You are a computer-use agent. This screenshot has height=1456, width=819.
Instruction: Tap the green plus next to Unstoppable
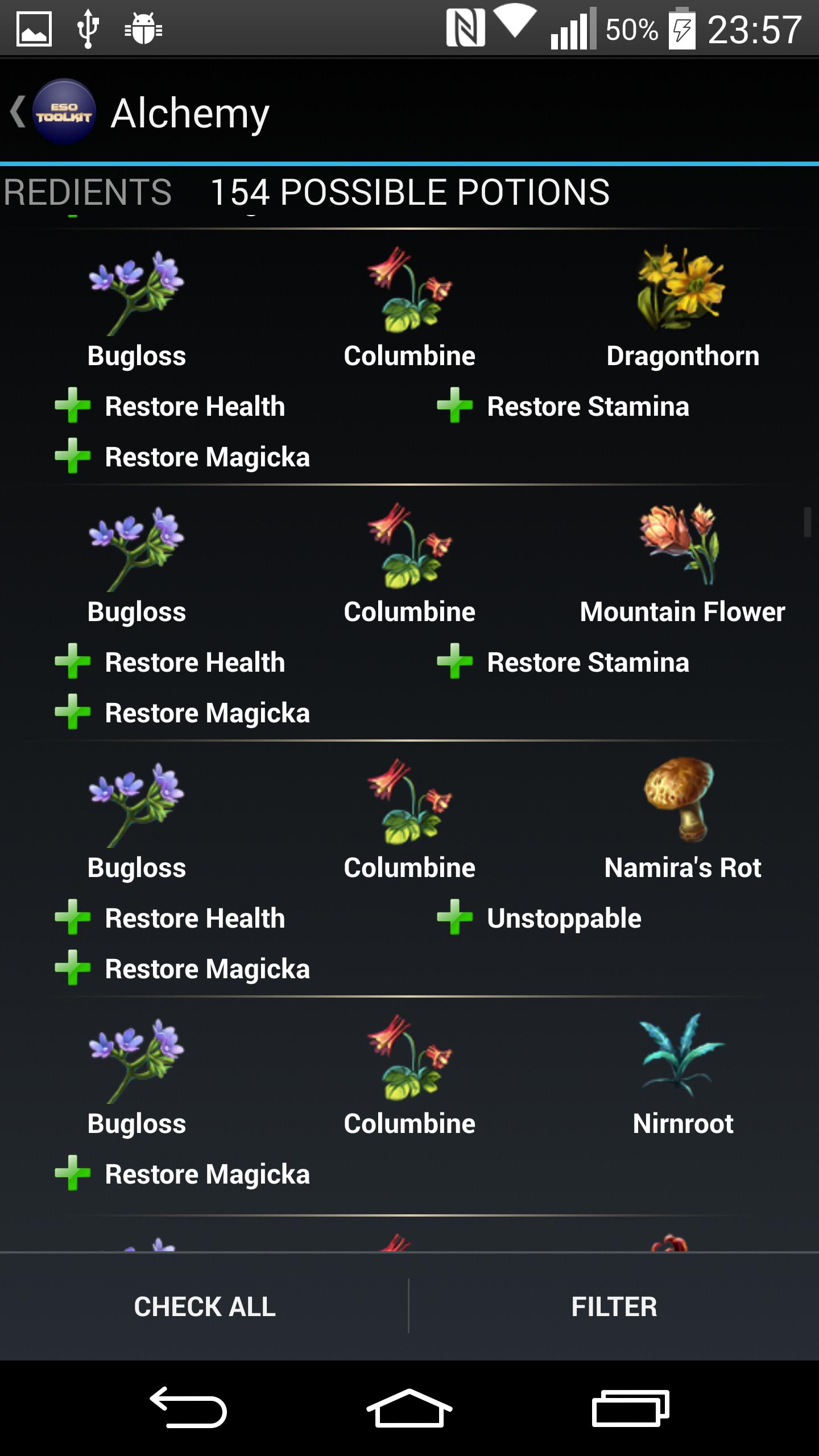456,918
